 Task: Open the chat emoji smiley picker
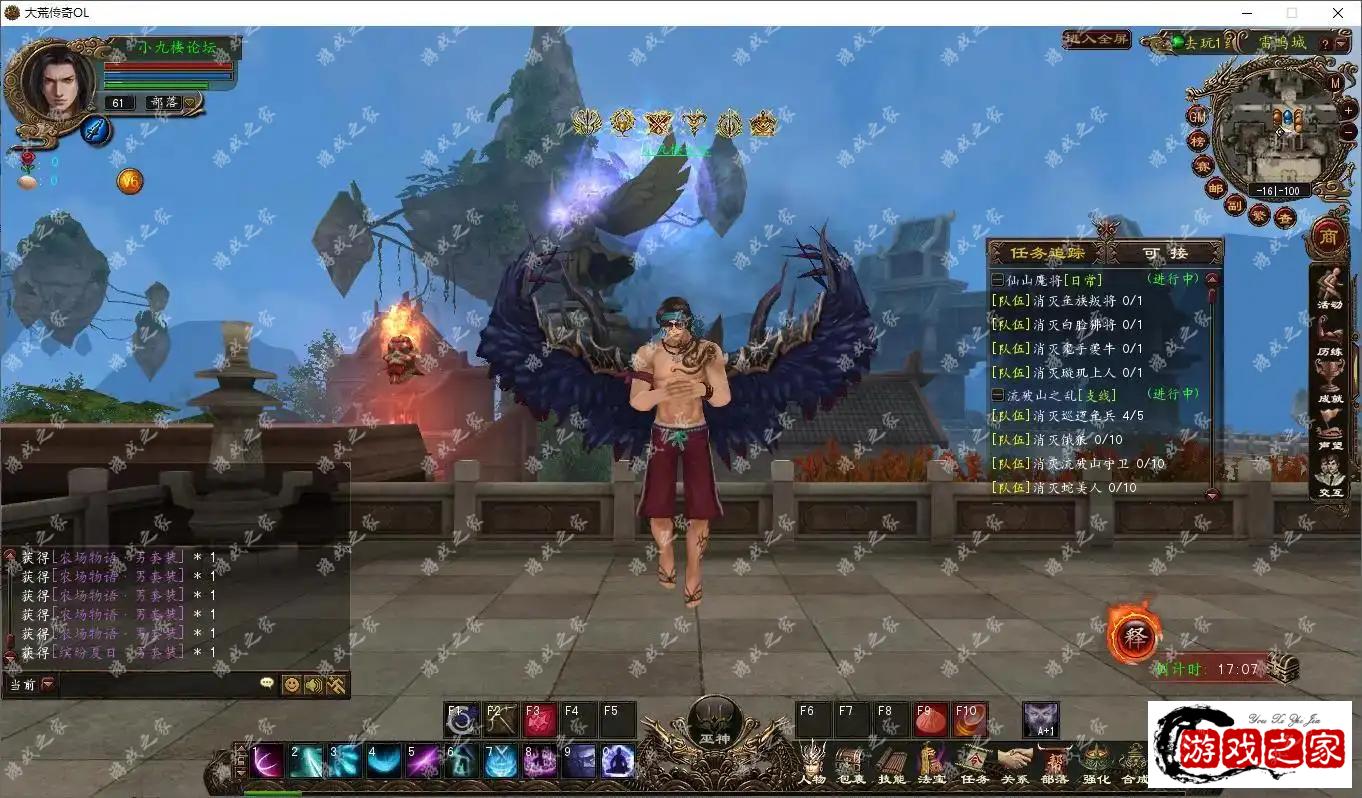coord(291,685)
